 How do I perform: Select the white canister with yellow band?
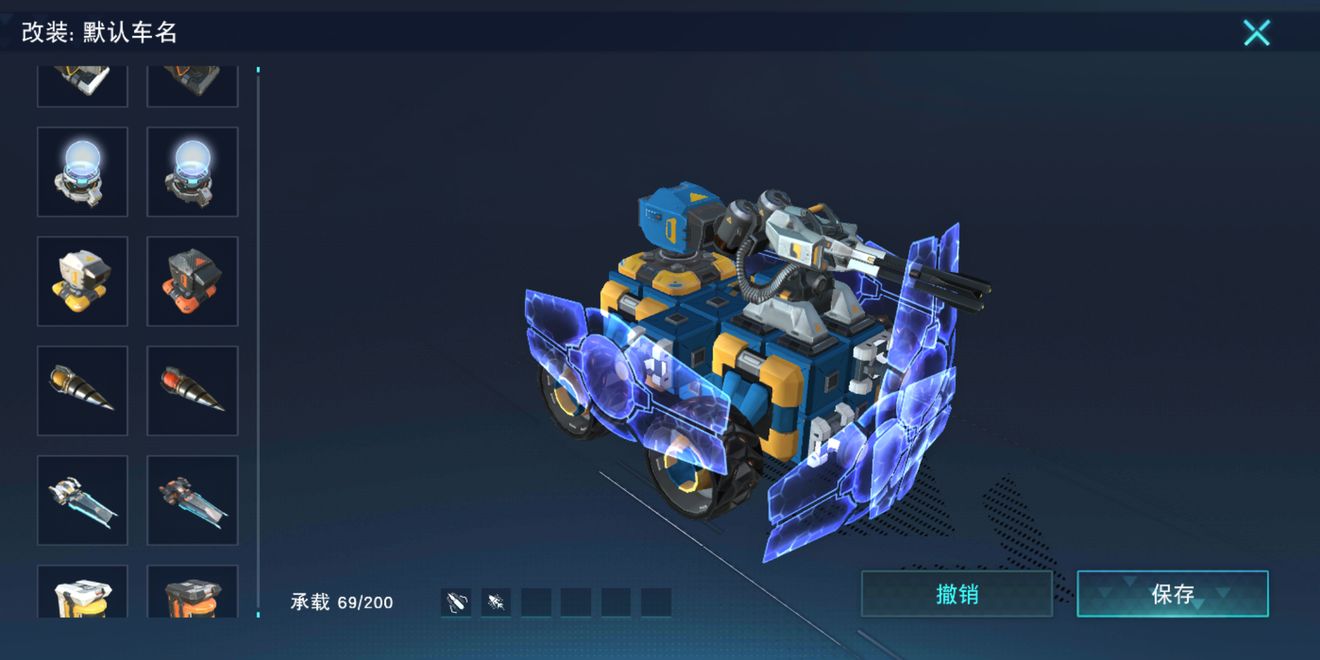click(x=83, y=594)
